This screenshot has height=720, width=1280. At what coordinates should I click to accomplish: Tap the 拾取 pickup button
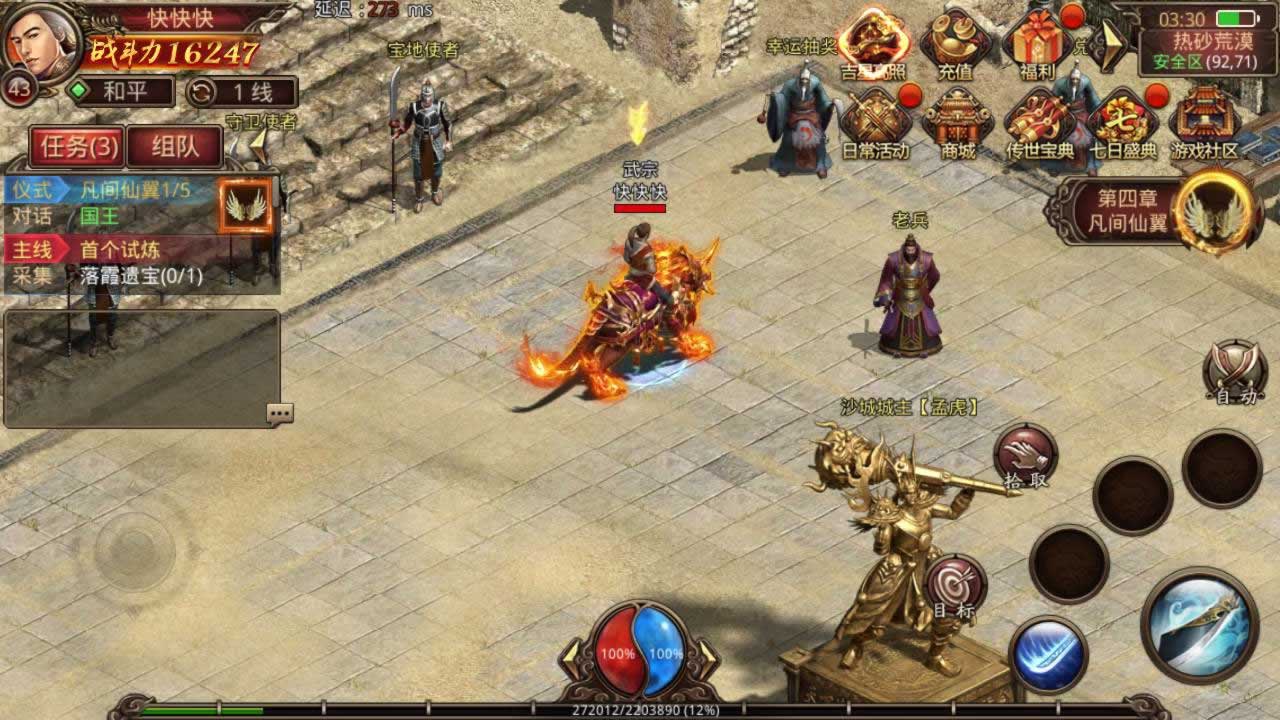tap(1025, 457)
